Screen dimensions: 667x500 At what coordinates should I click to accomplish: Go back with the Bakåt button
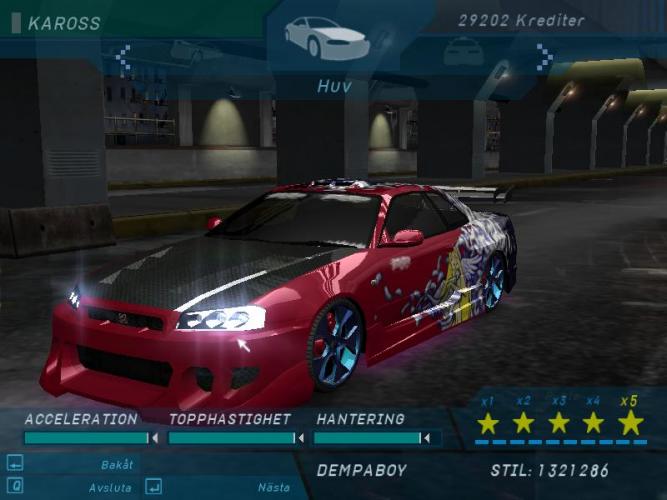point(117,464)
